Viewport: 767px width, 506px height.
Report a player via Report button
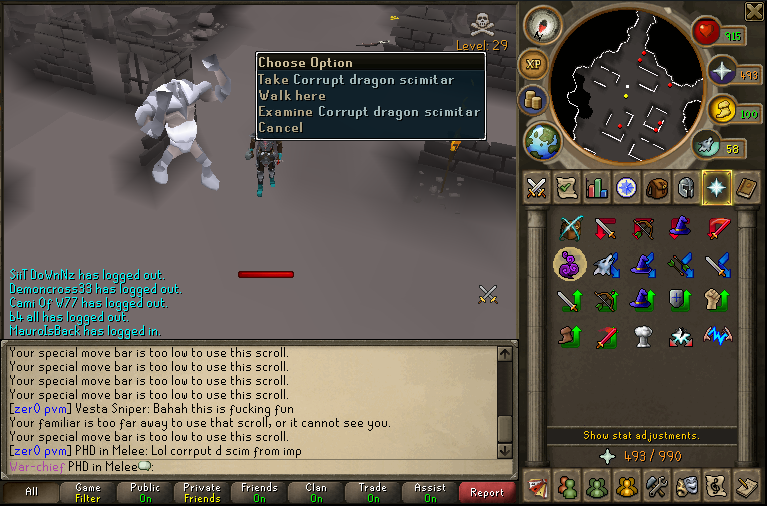487,492
